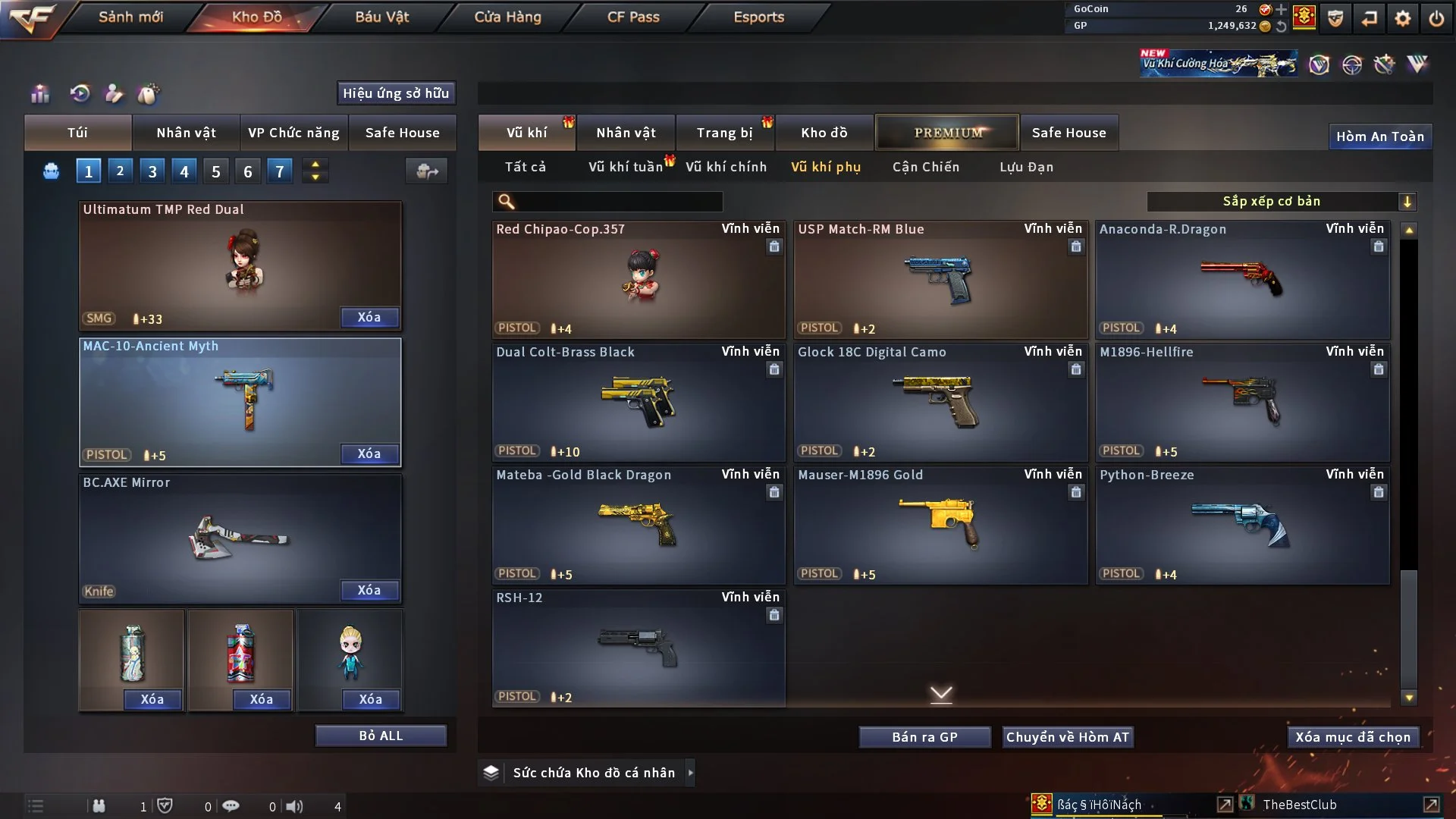This screenshot has width=1456, height=819.
Task: Switch to the Cận Chiến weapon tab
Action: (x=925, y=167)
